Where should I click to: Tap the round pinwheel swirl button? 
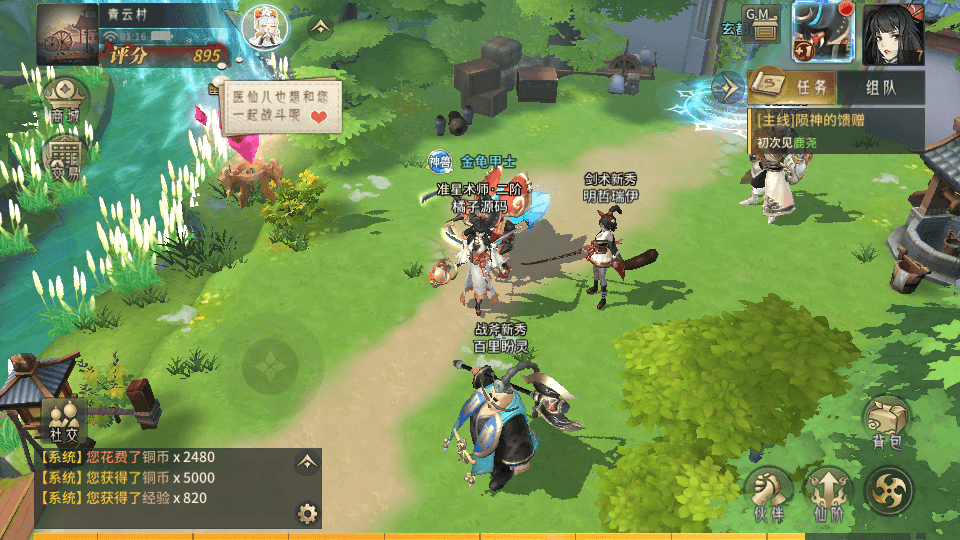point(888,492)
